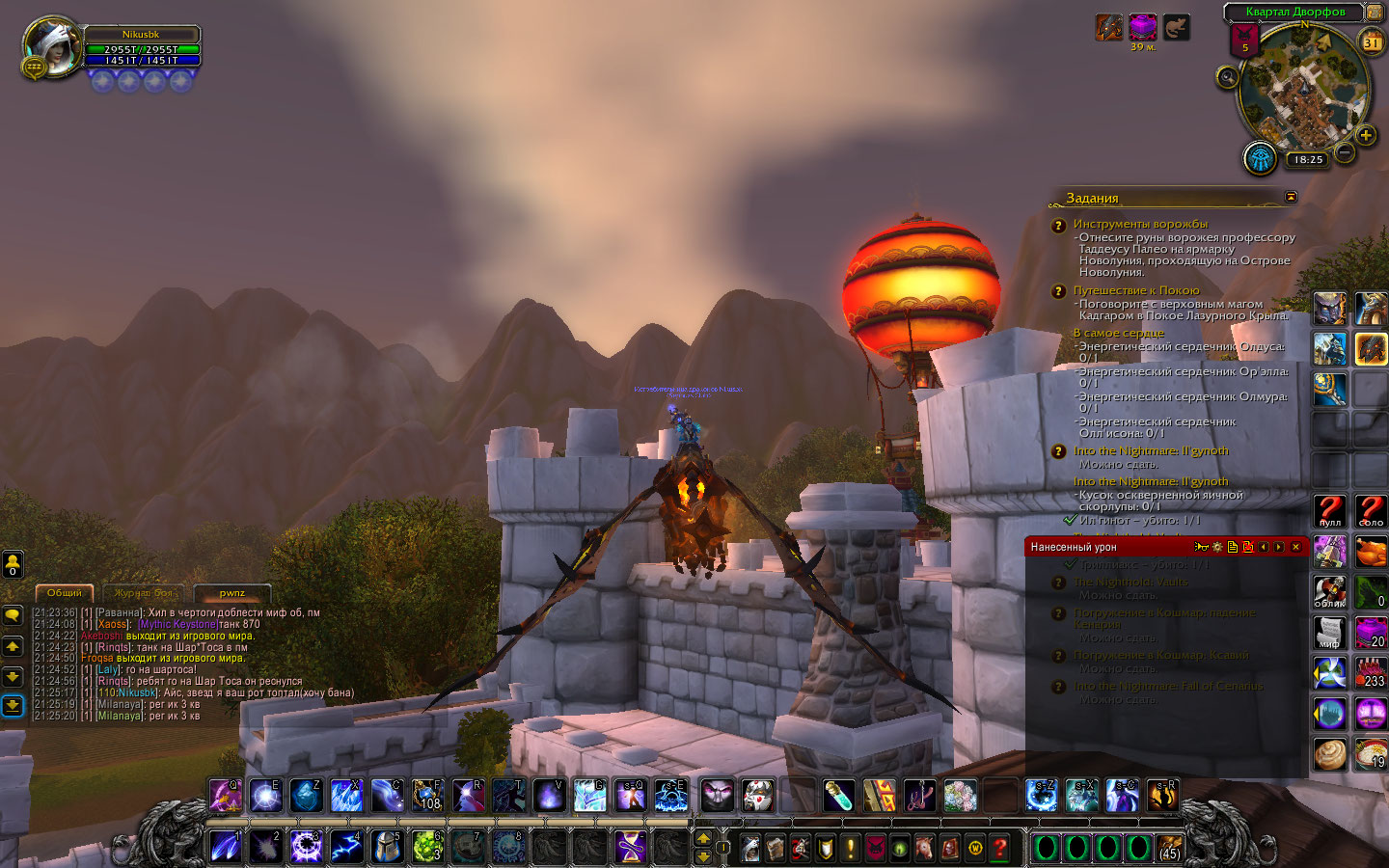Screen dimensions: 1389x868
Task: Close the Нанесенный урон damage meter window
Action: pos(1295,547)
